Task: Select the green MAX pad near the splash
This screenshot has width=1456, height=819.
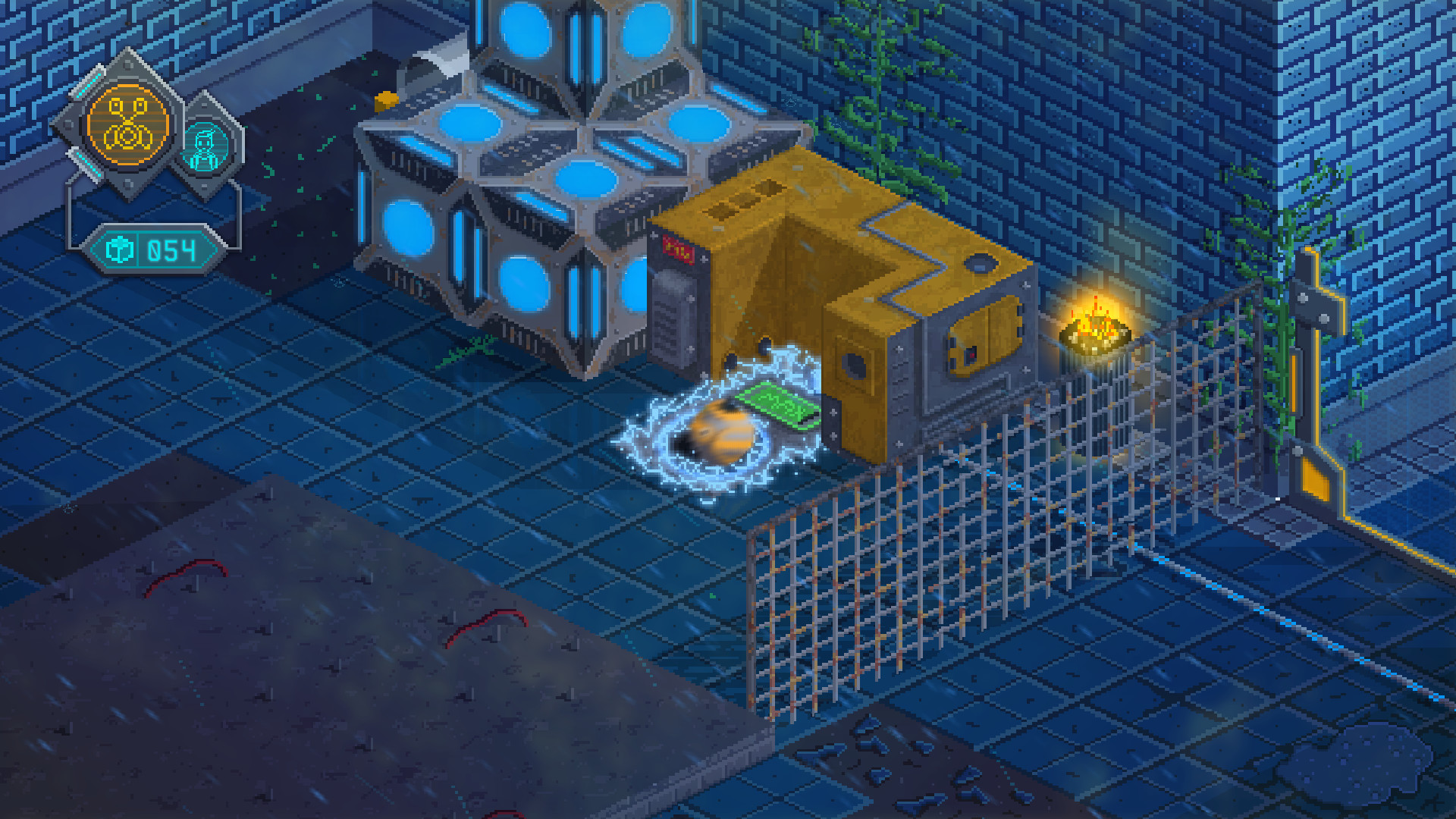Action: coord(777,404)
